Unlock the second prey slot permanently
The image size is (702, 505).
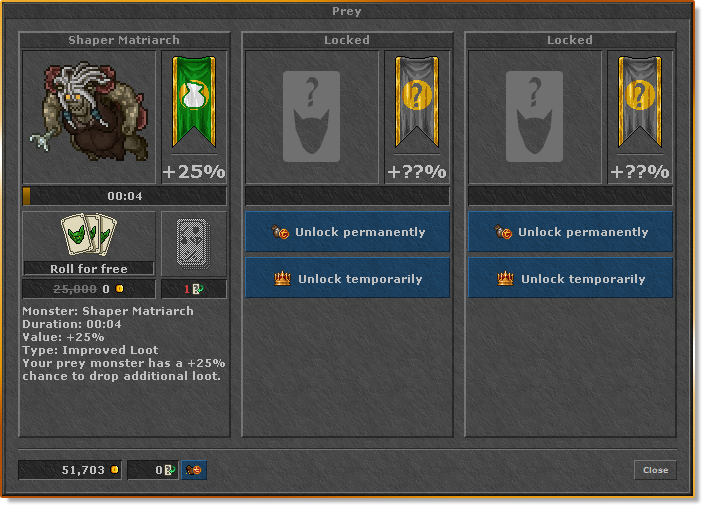point(347,232)
